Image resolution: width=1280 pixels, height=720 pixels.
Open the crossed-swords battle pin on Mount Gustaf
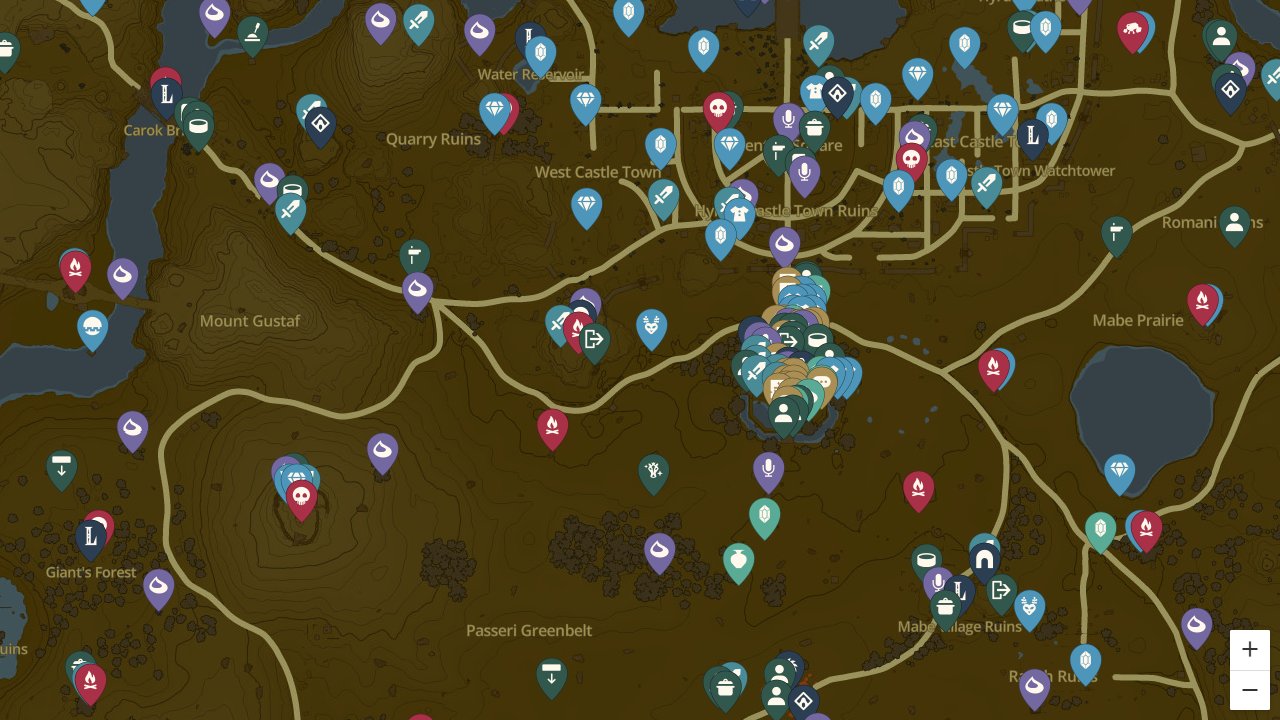[559, 323]
